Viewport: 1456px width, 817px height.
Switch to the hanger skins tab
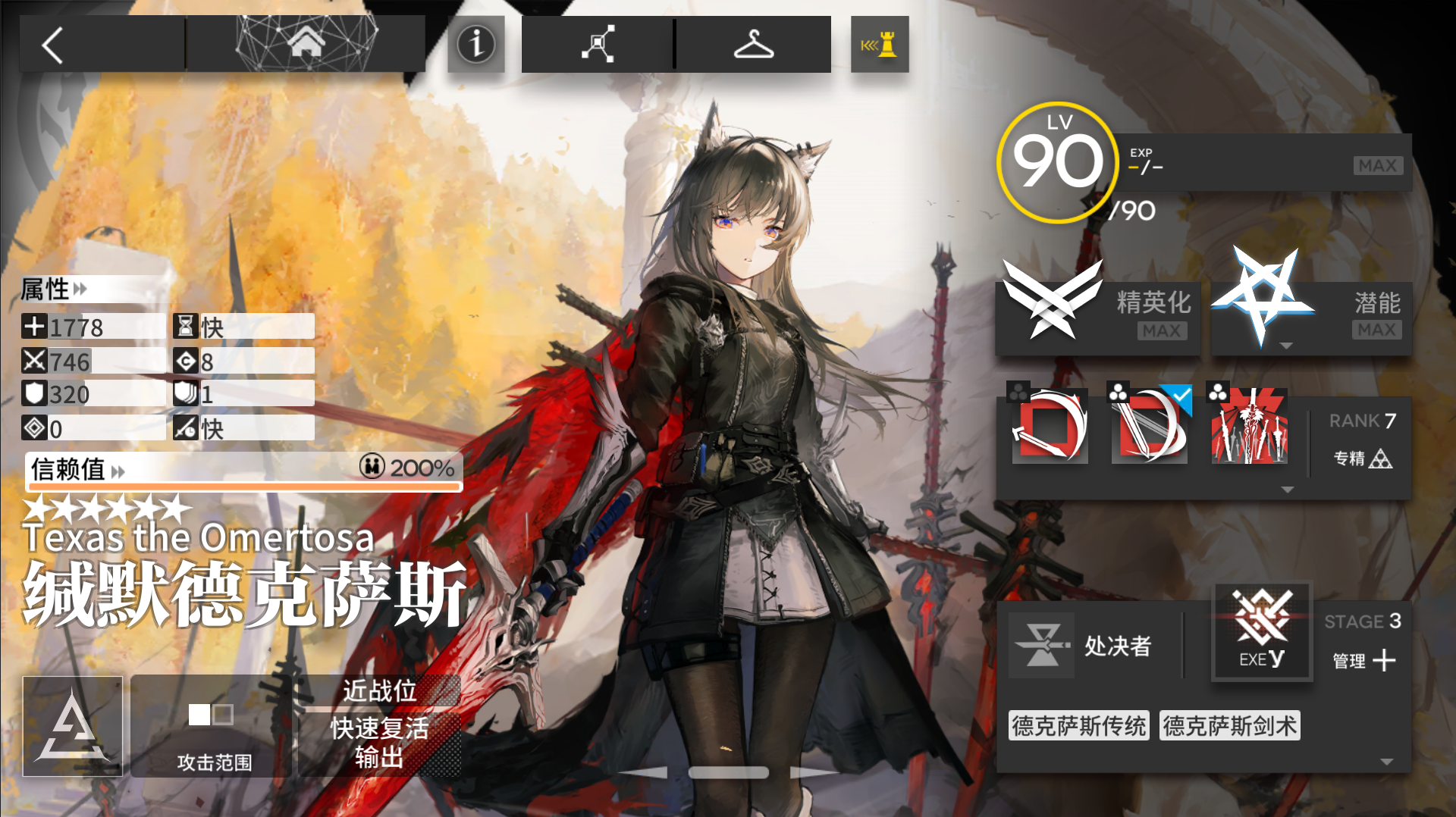(755, 44)
